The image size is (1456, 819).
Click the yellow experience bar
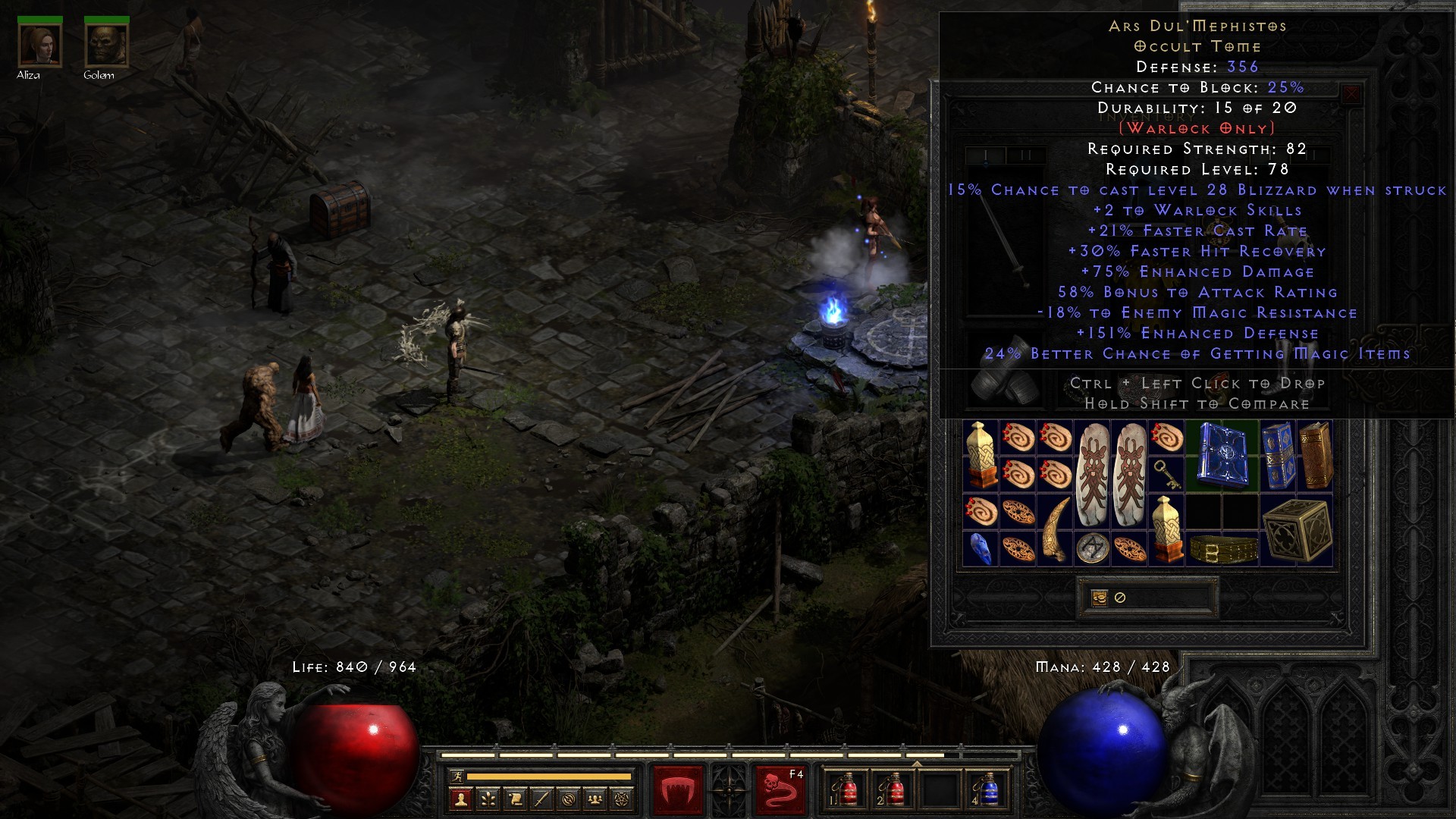coord(548,777)
